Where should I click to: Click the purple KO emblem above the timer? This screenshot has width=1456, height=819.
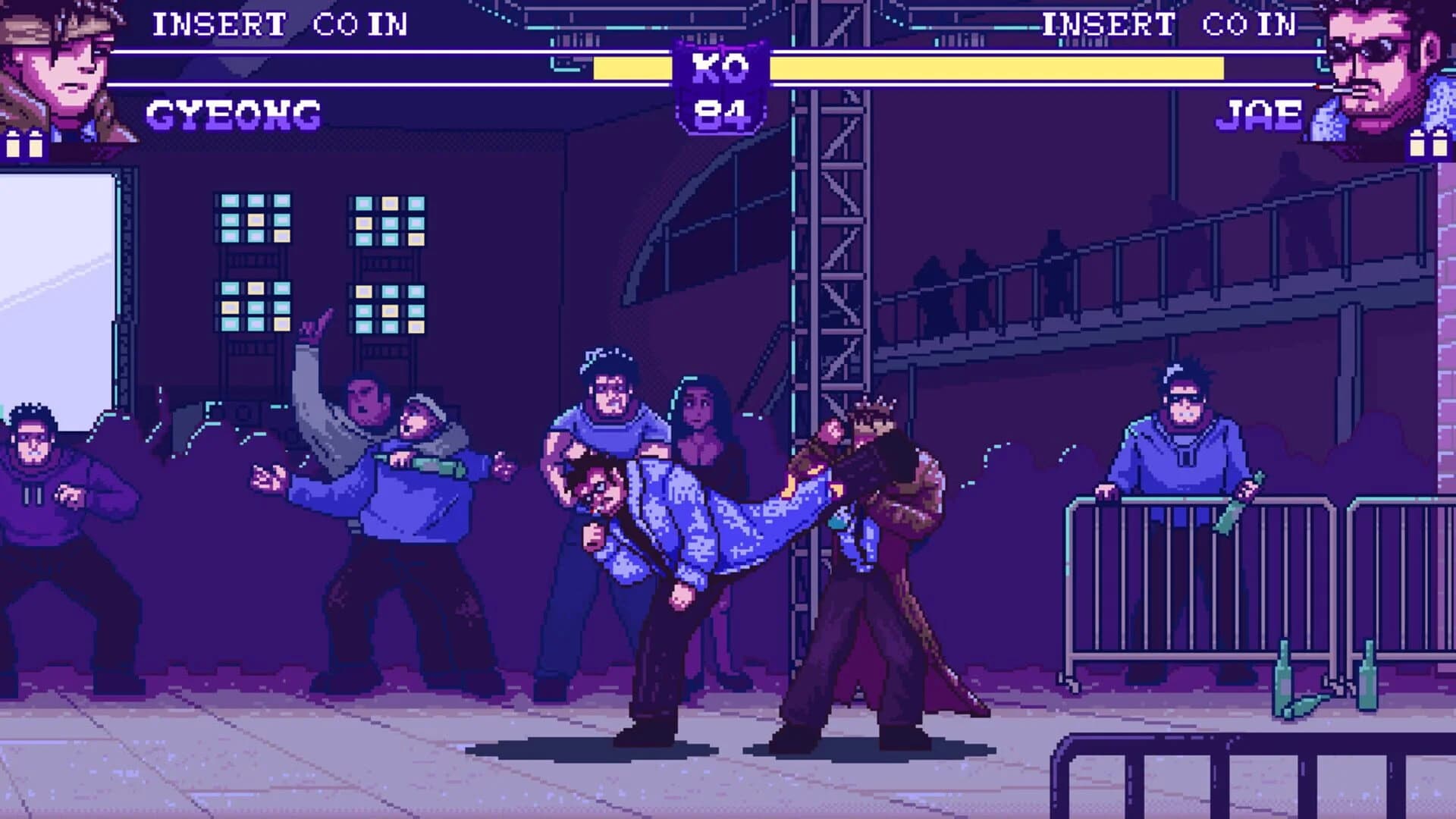pyautogui.click(x=719, y=68)
